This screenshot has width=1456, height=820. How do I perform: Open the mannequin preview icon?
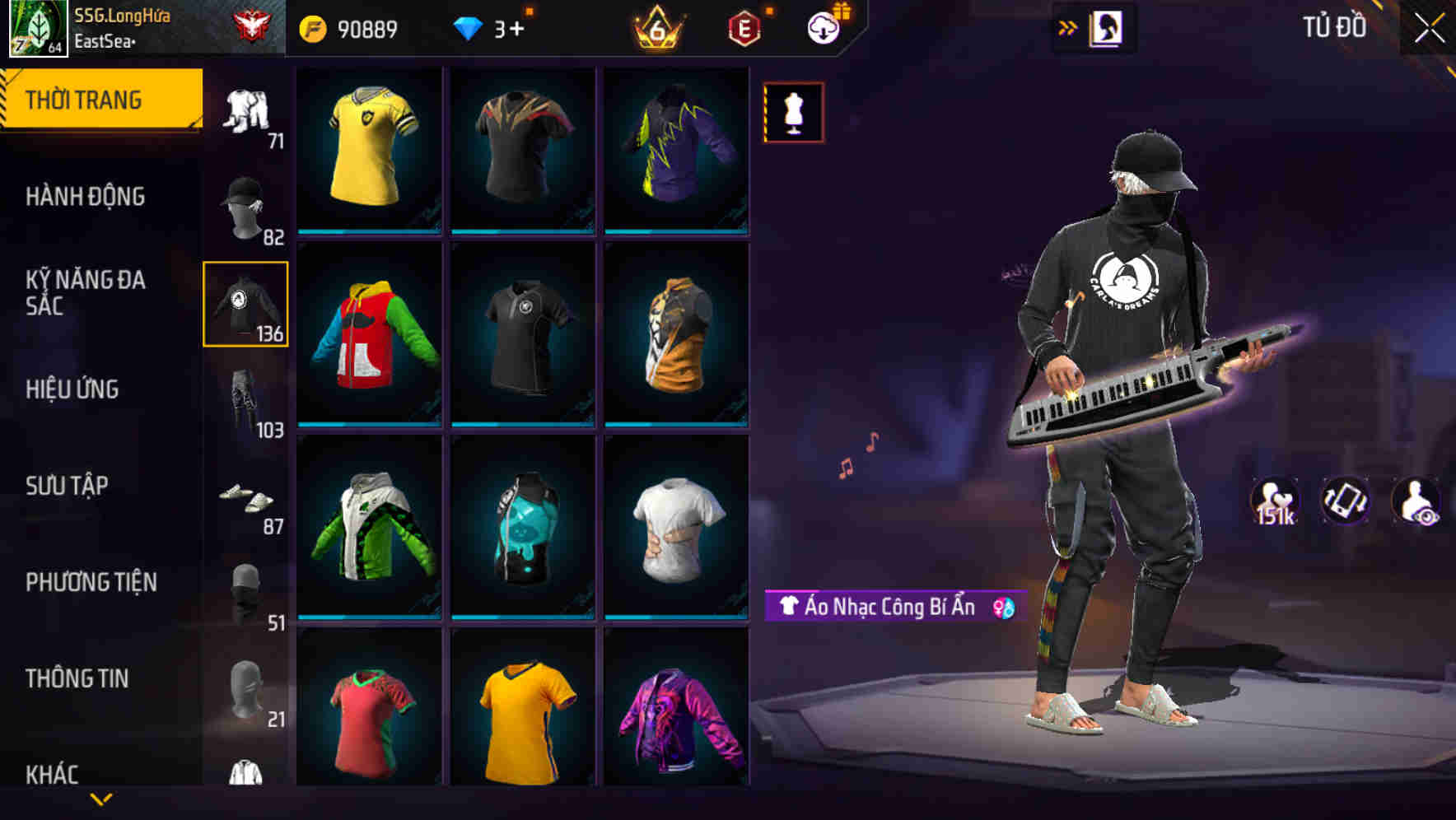point(792,111)
